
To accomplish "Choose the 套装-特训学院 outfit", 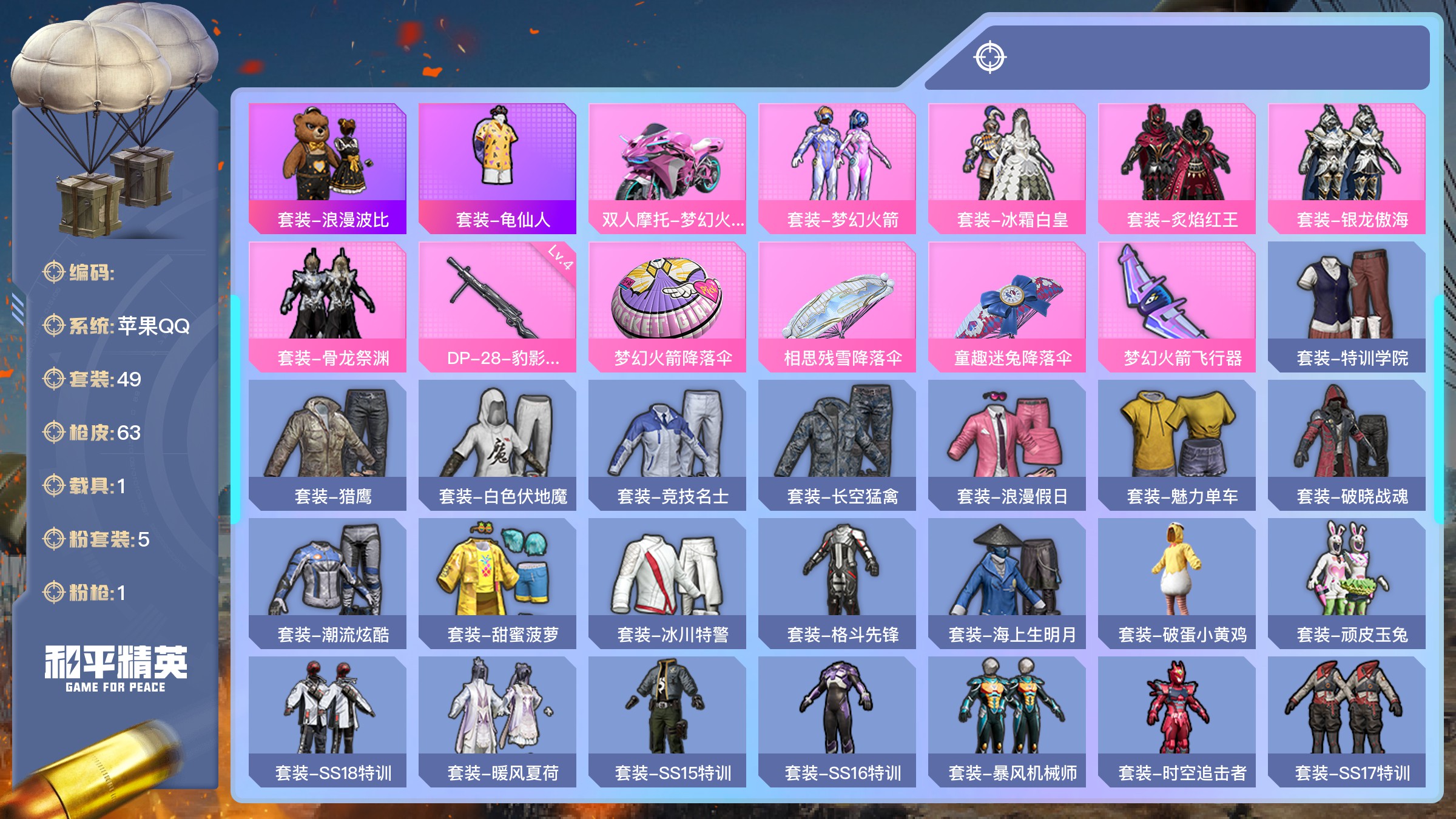I will [1347, 306].
